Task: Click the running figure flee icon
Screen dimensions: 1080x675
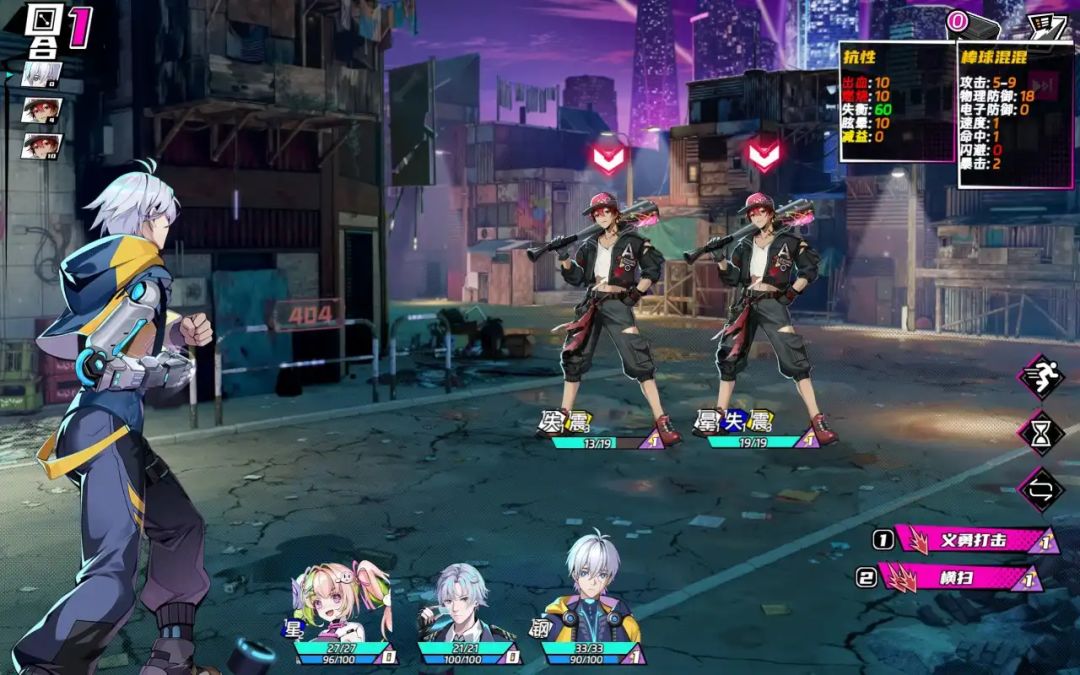Action: [x=1040, y=377]
